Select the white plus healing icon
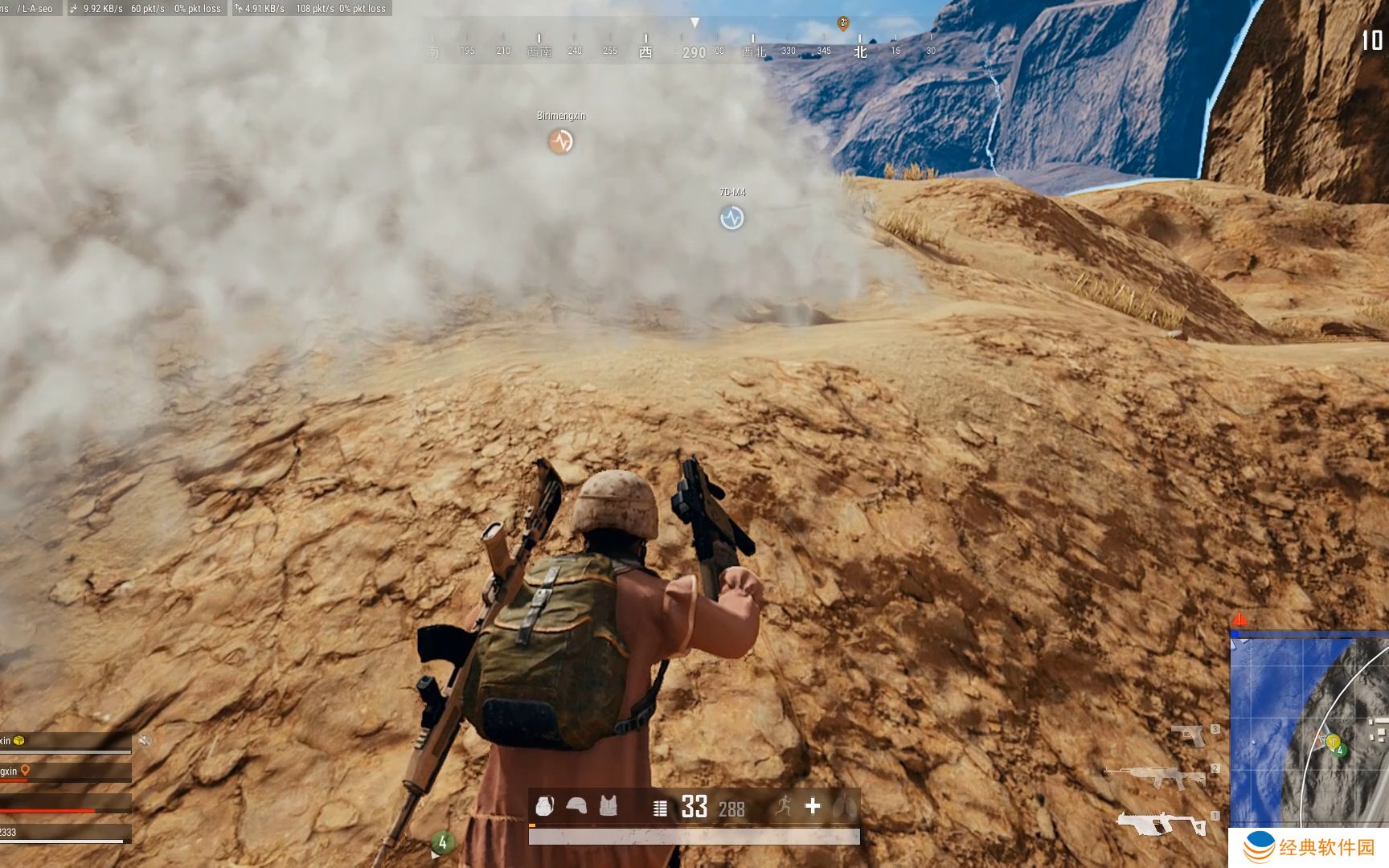The width and height of the screenshot is (1389, 868). (x=813, y=805)
